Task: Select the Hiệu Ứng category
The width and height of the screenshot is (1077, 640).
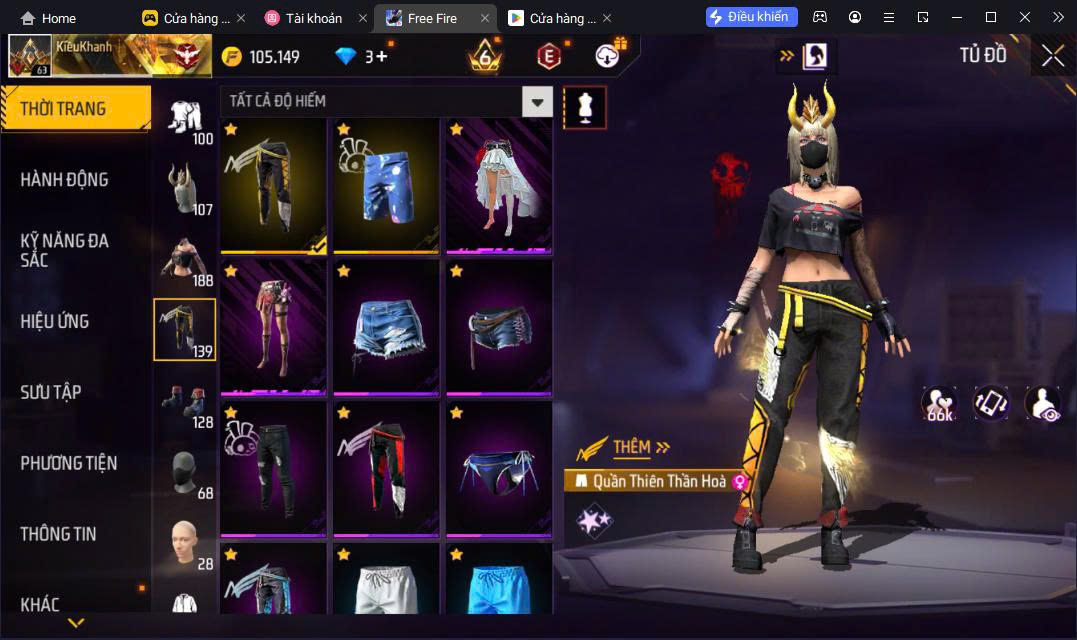Action: coord(55,321)
